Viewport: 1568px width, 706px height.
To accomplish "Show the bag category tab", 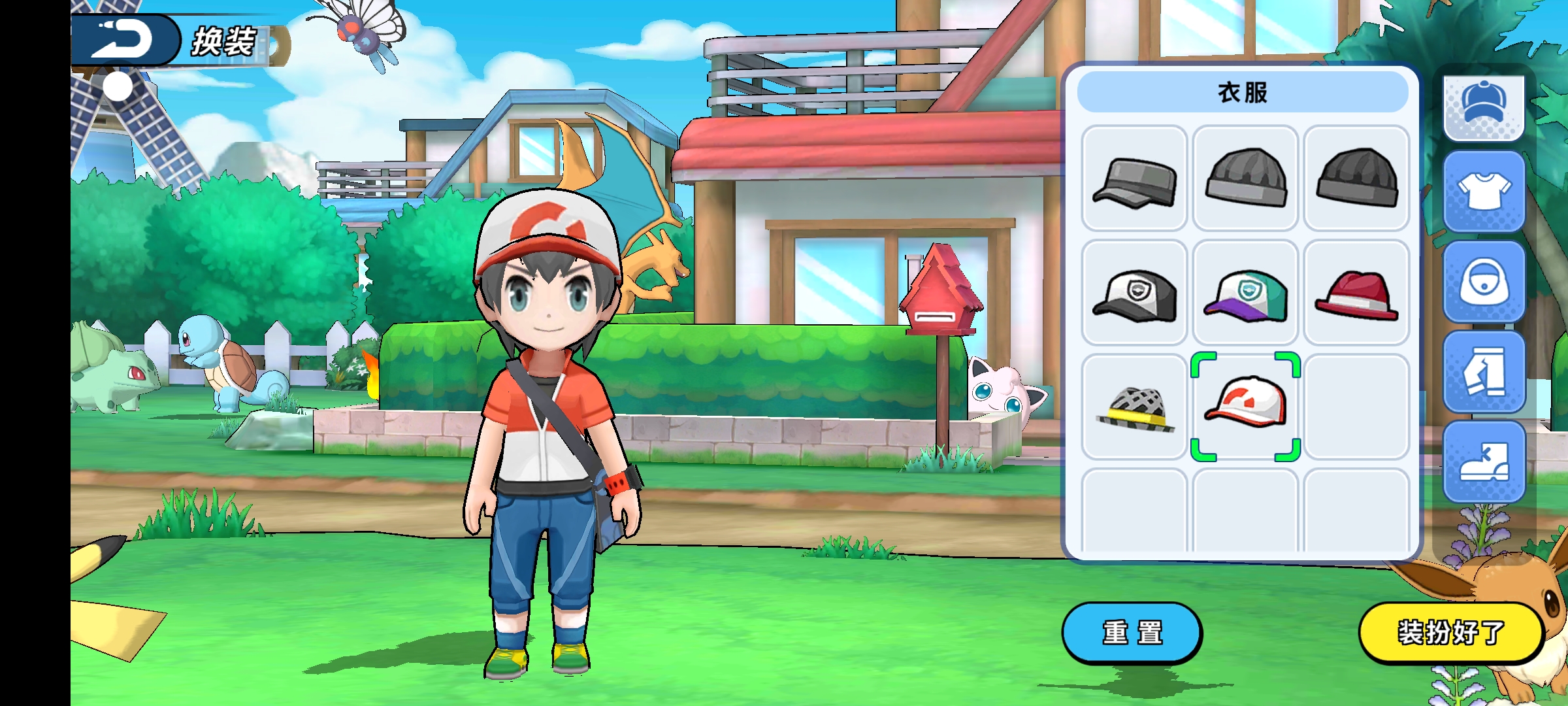I will [x=1484, y=282].
